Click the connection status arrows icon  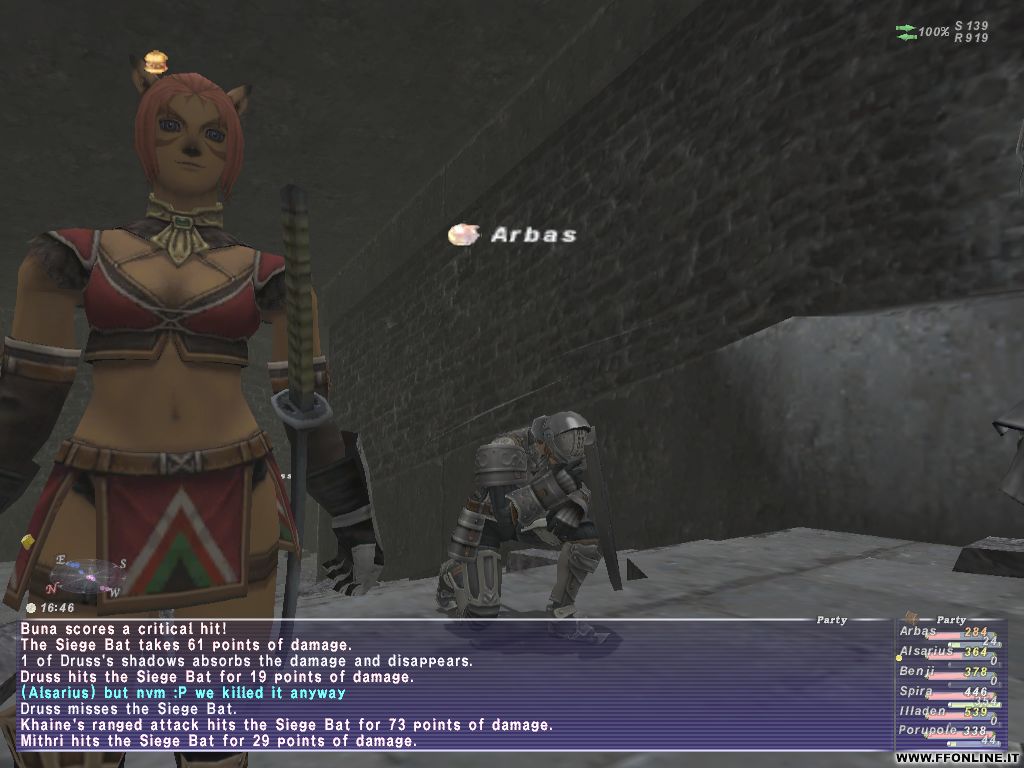(x=907, y=33)
